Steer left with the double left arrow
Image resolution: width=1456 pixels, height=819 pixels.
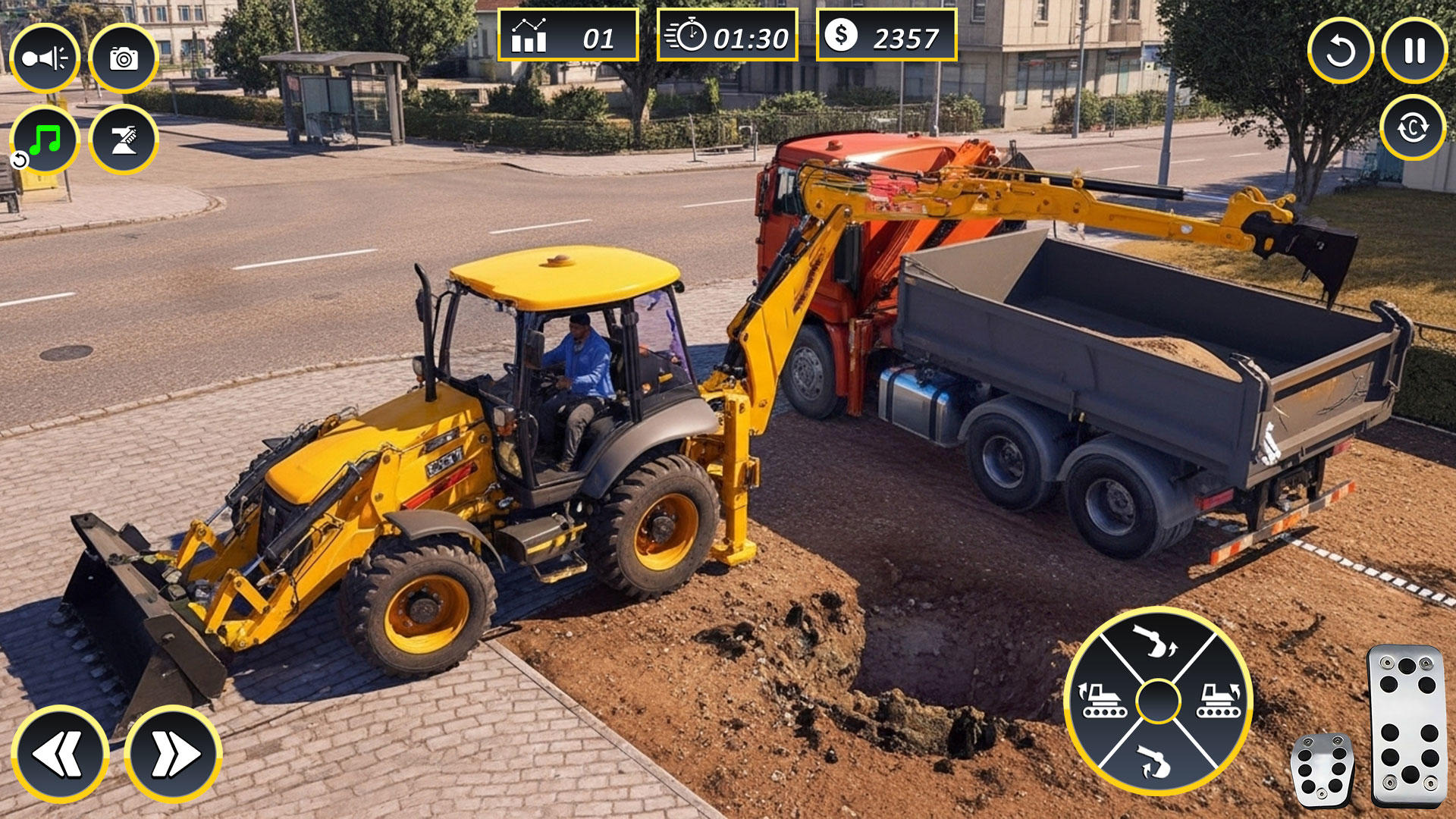pyautogui.click(x=60, y=754)
